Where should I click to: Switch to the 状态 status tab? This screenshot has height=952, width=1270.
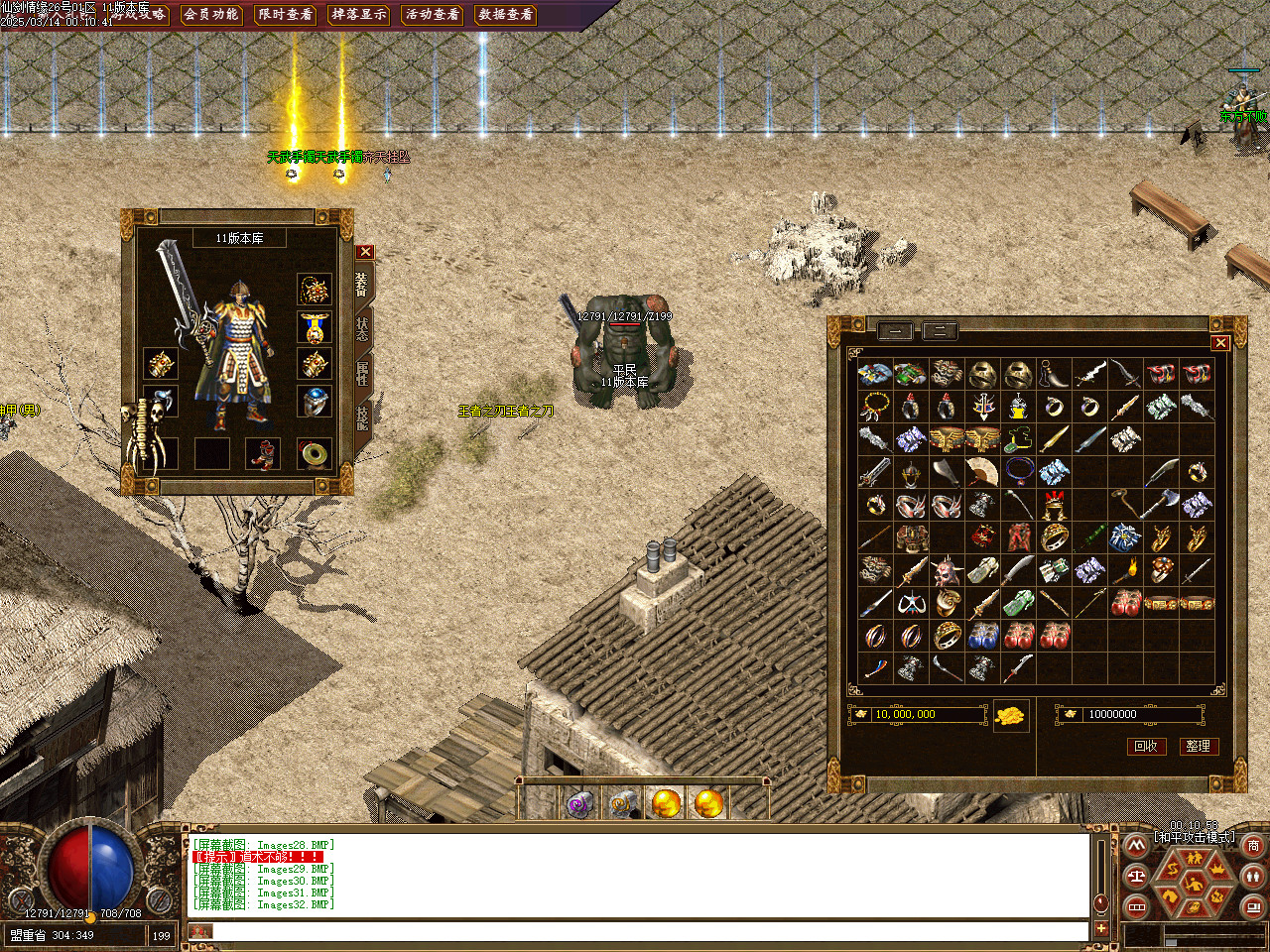tap(362, 328)
